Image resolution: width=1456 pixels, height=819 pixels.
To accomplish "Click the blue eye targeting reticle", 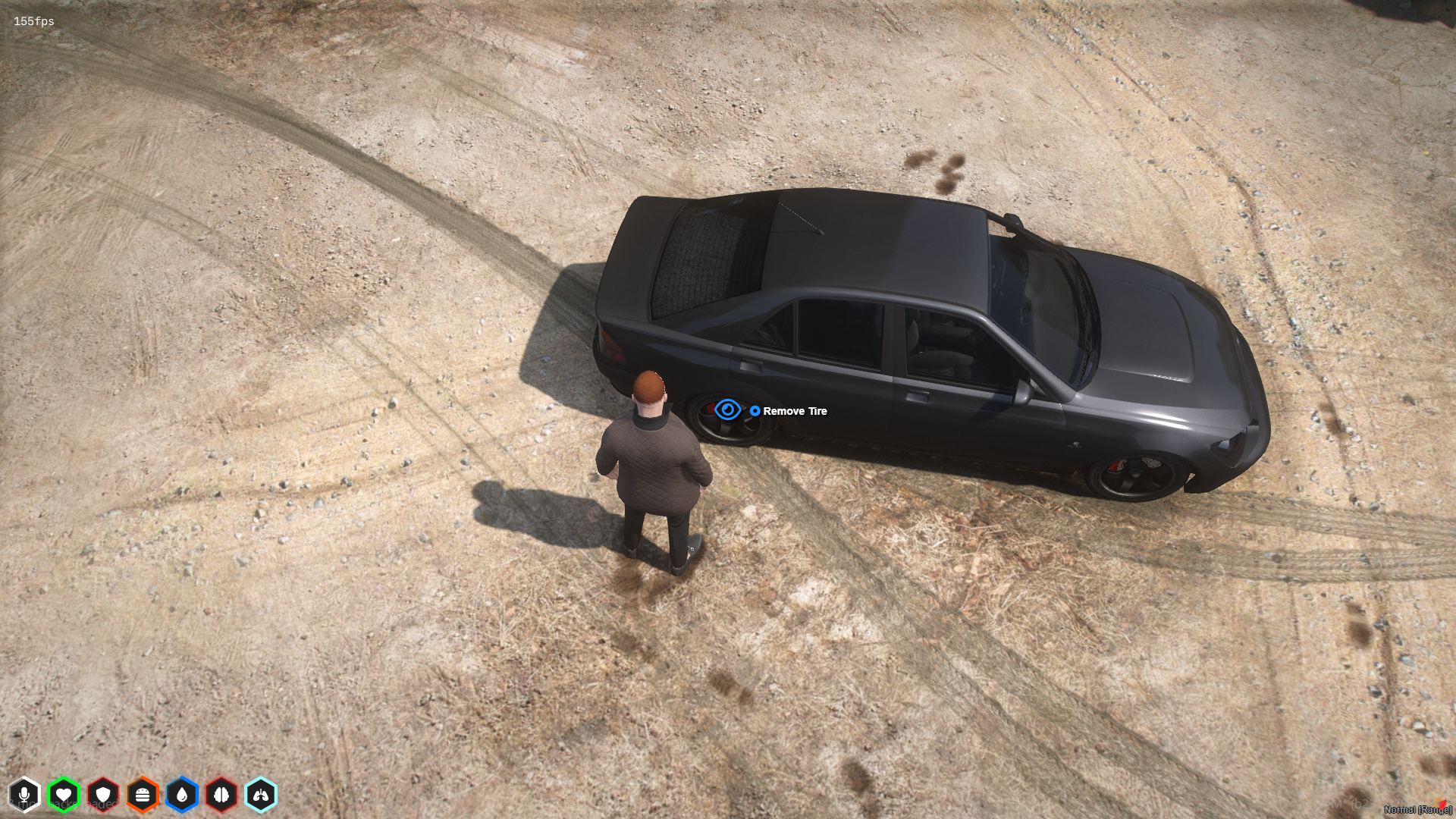I will pyautogui.click(x=729, y=411).
